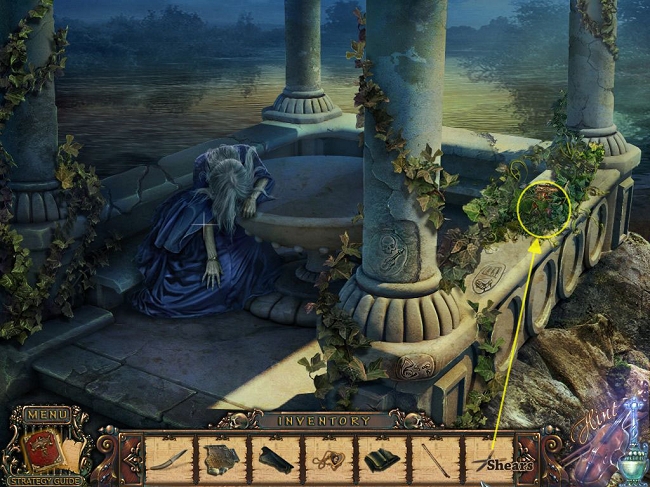The width and height of the screenshot is (650, 487).
Task: Pick the coiled rope from the inventory
Action: point(328,459)
